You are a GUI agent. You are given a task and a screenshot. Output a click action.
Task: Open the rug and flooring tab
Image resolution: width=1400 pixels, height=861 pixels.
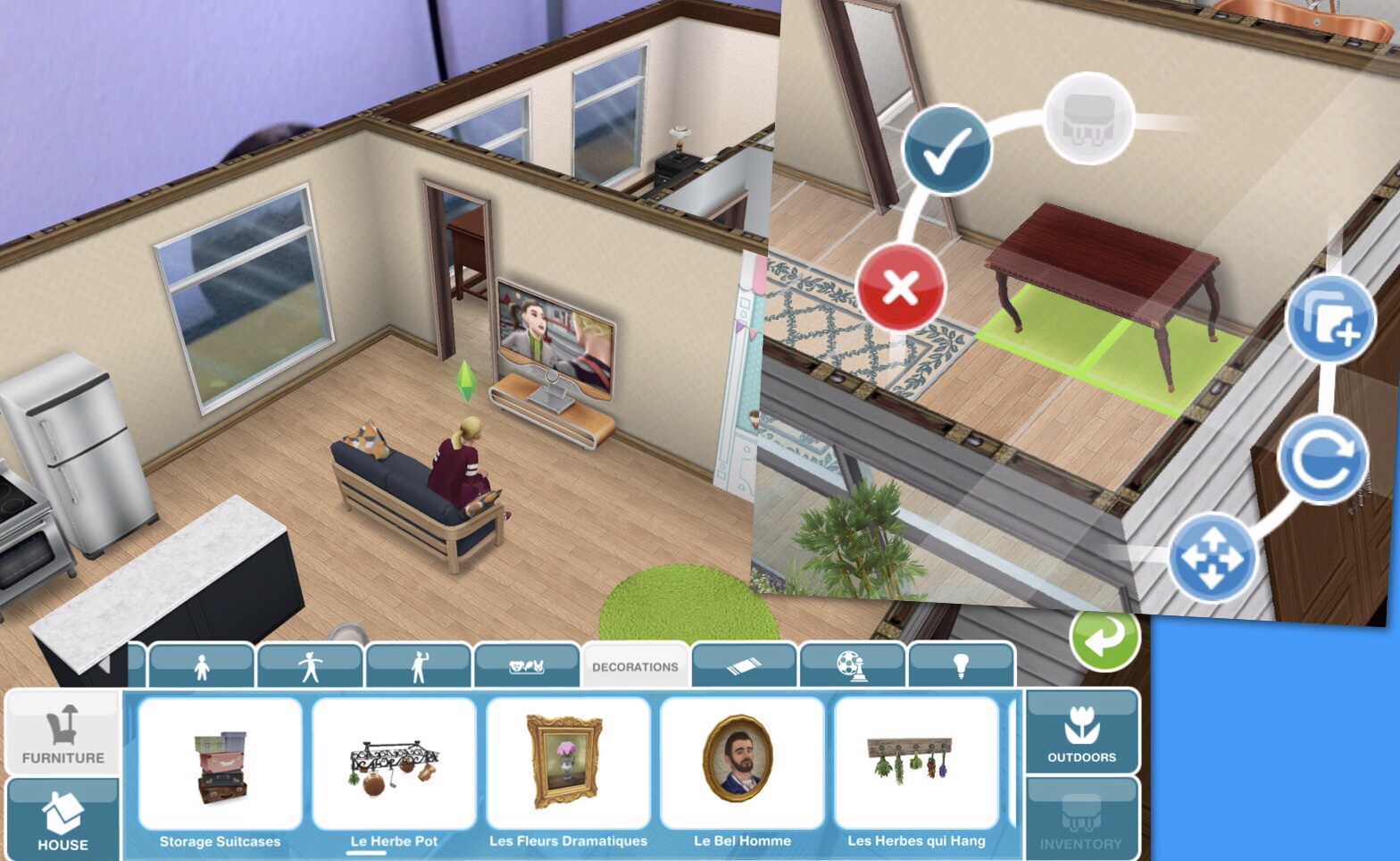tap(744, 665)
